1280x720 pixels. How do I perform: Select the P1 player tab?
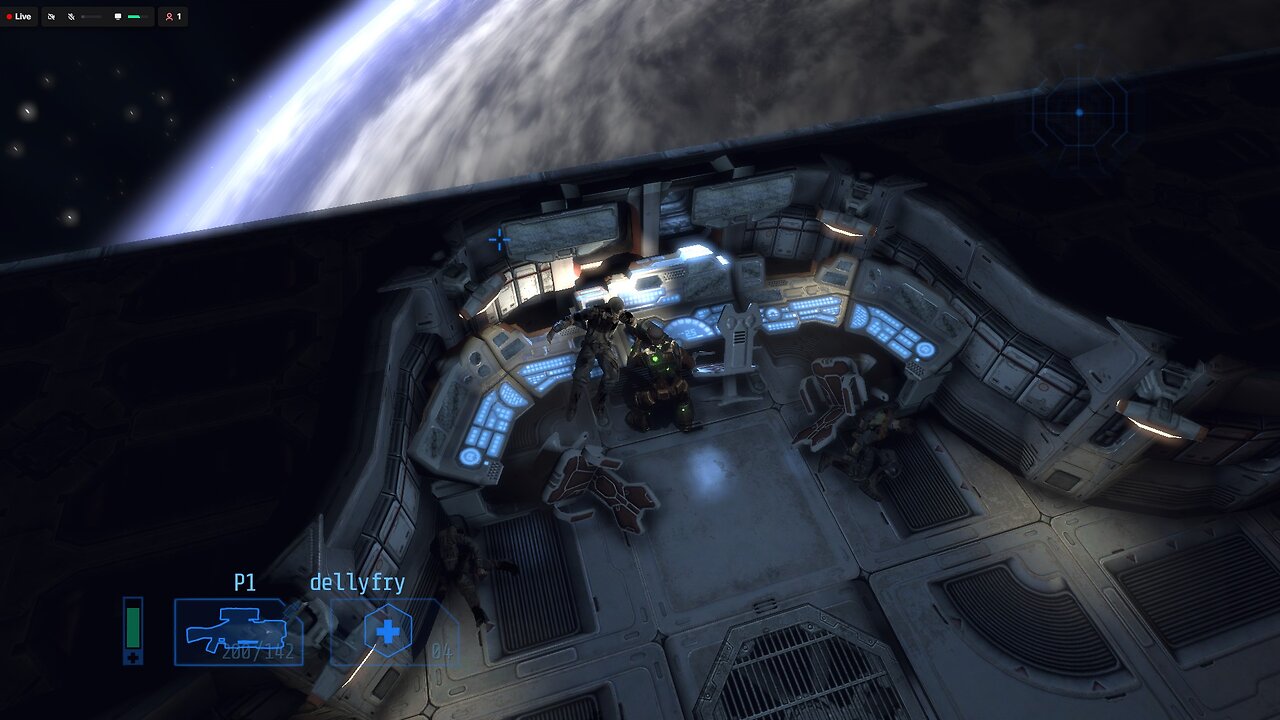(x=243, y=581)
